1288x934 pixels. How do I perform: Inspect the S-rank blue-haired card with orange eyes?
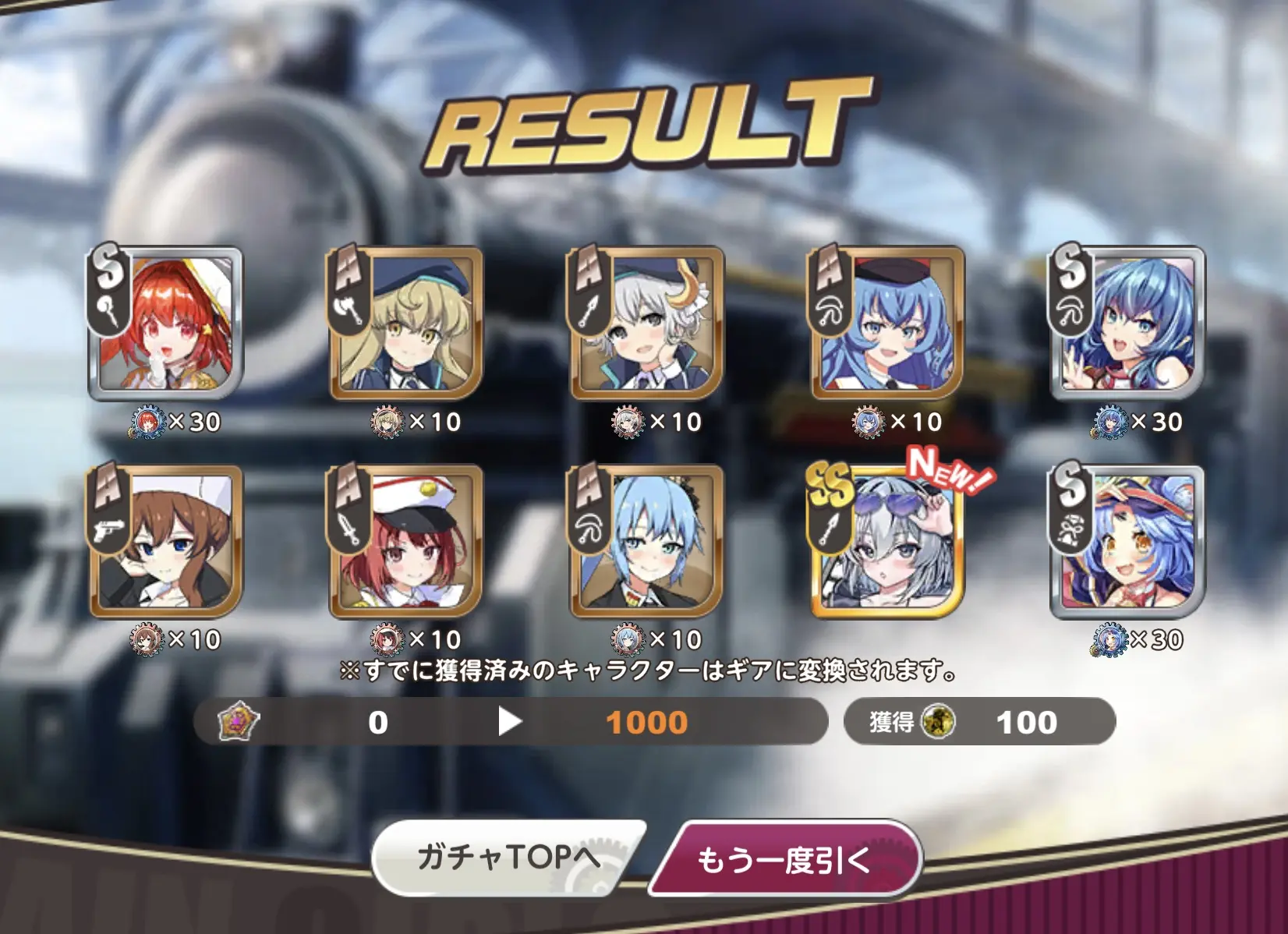click(x=1127, y=542)
